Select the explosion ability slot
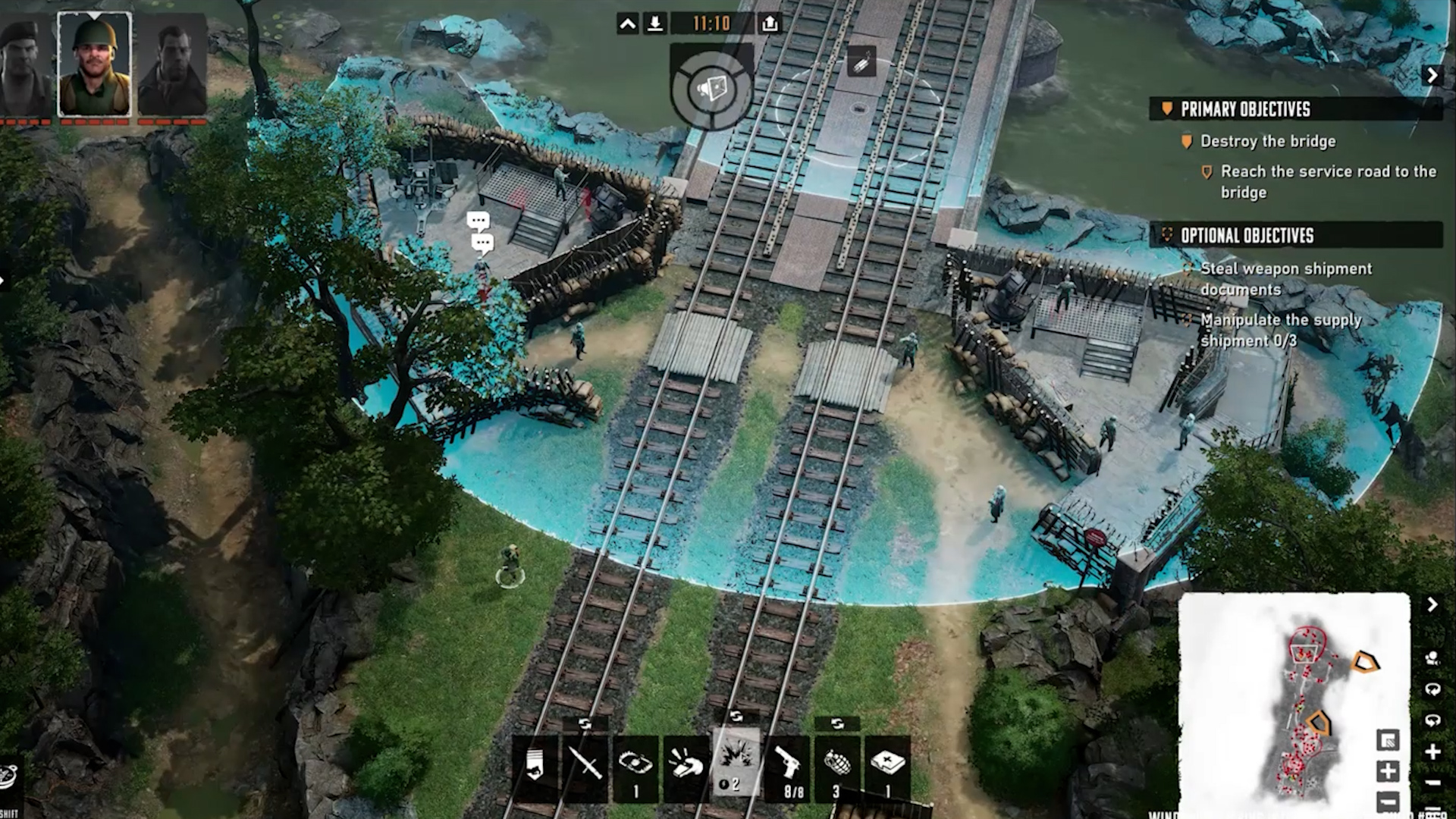1456x819 pixels. pos(736,762)
